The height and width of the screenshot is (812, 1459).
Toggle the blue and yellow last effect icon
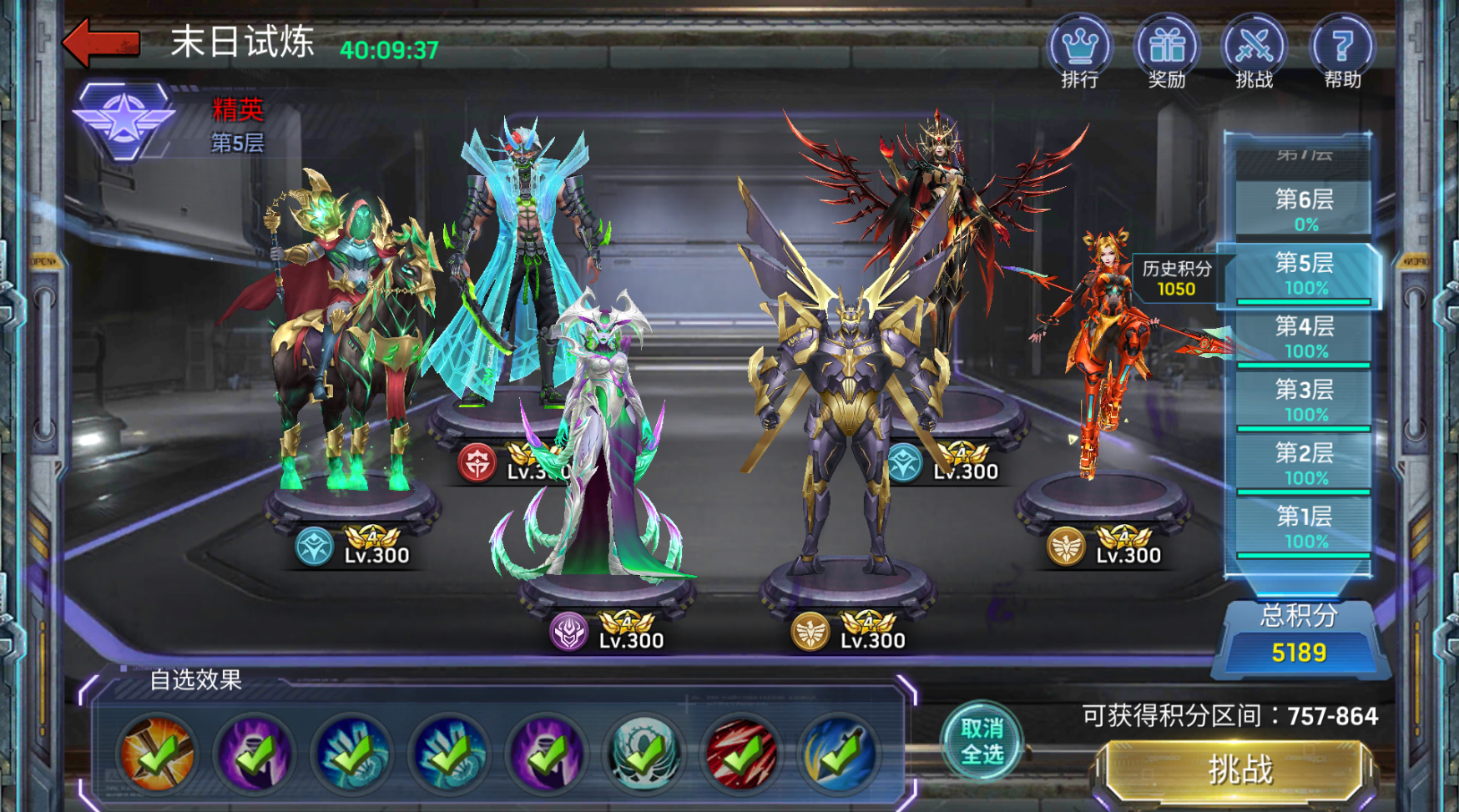839,754
